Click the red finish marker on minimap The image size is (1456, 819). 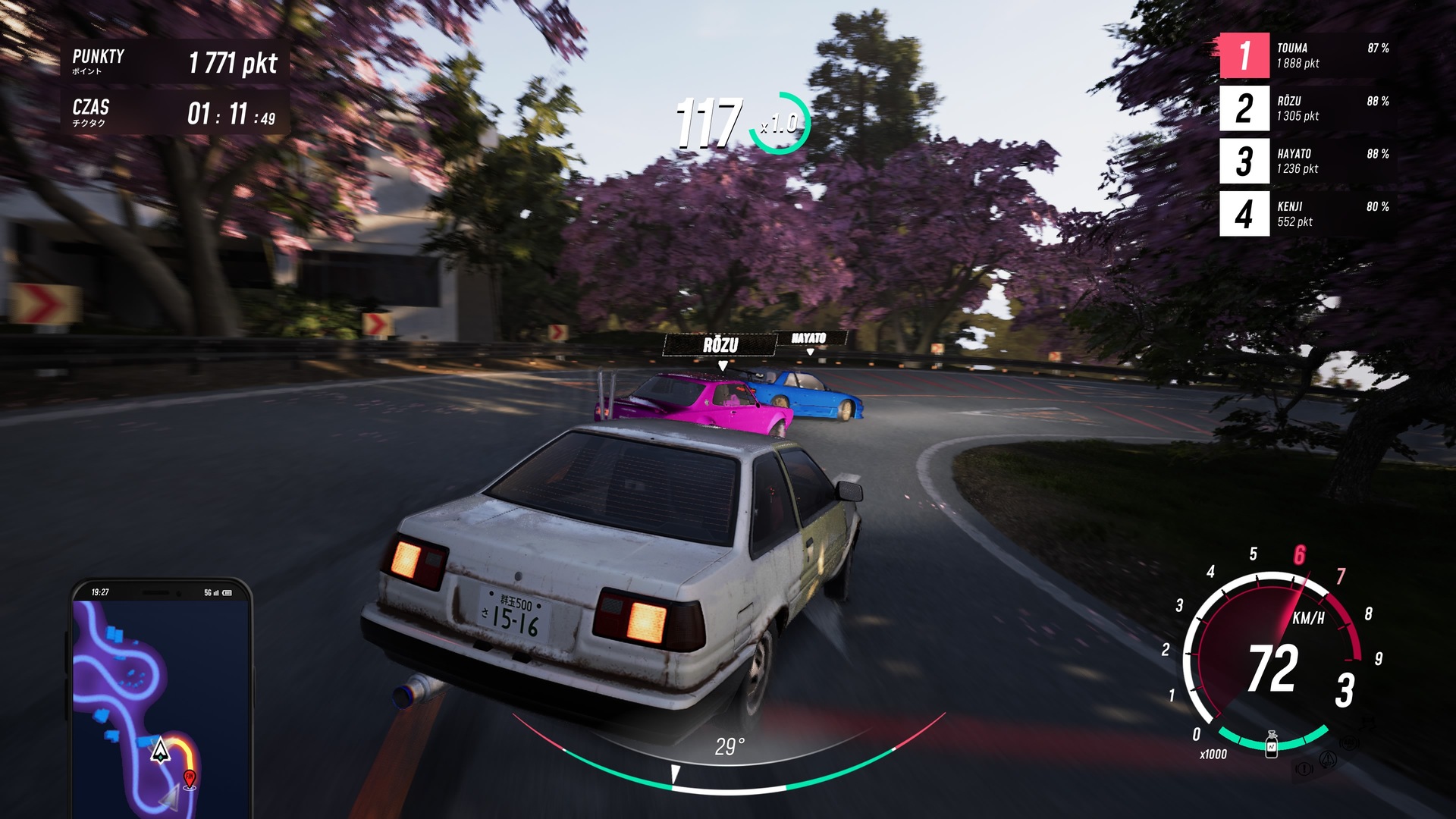pyautogui.click(x=190, y=778)
